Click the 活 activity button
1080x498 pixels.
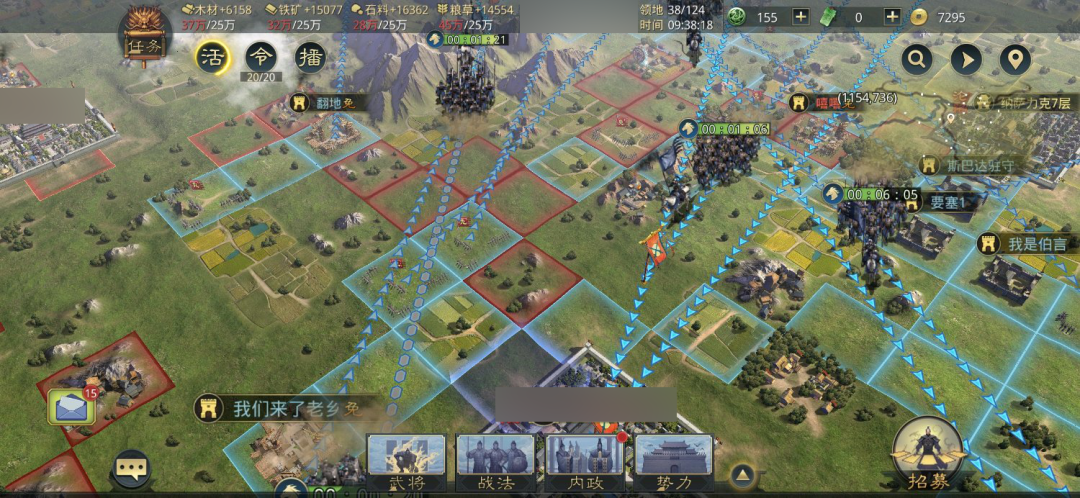[x=212, y=57]
